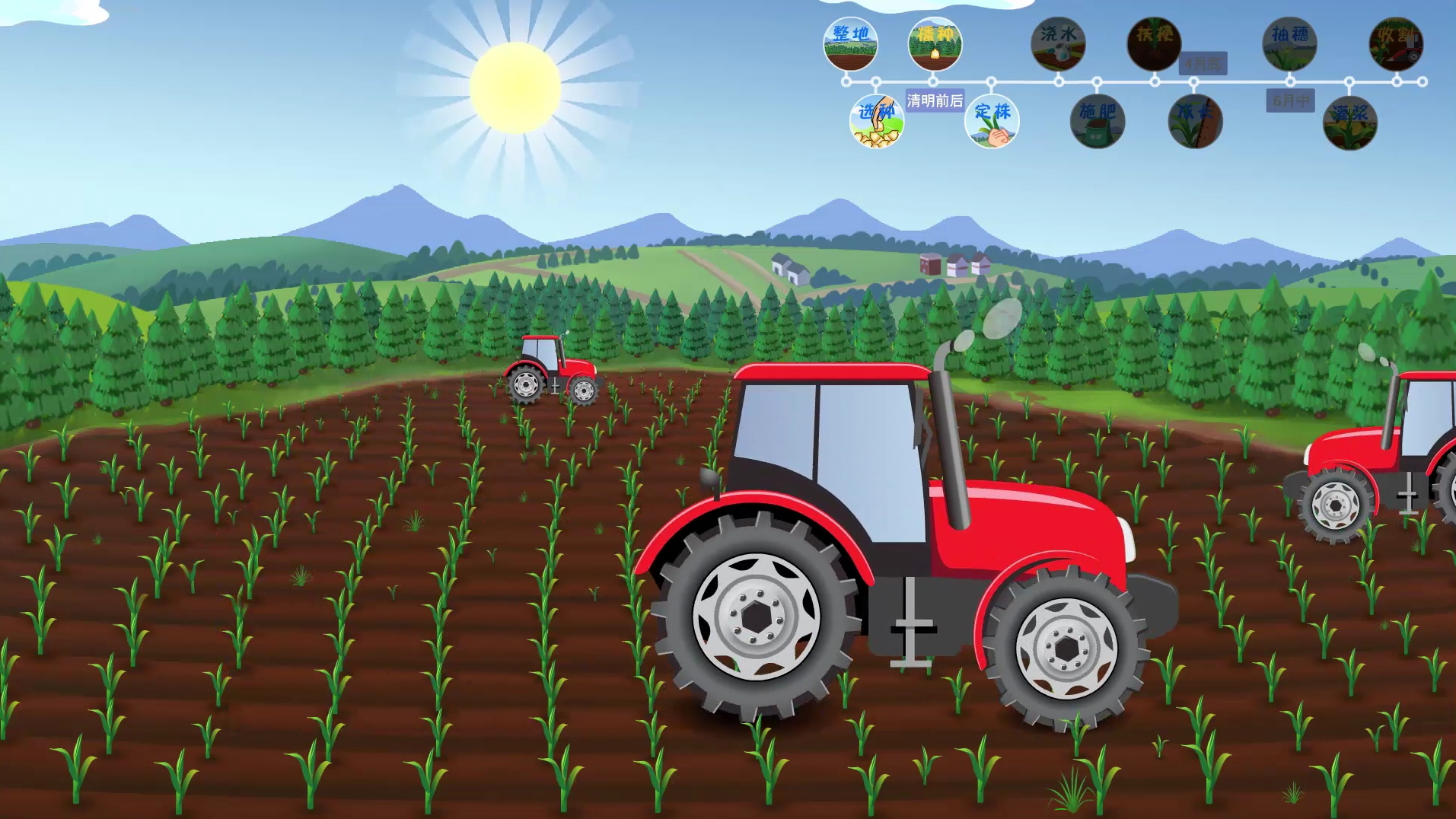Select the 定株 thinning stage icon
Image resolution: width=1456 pixels, height=819 pixels.
(992, 121)
